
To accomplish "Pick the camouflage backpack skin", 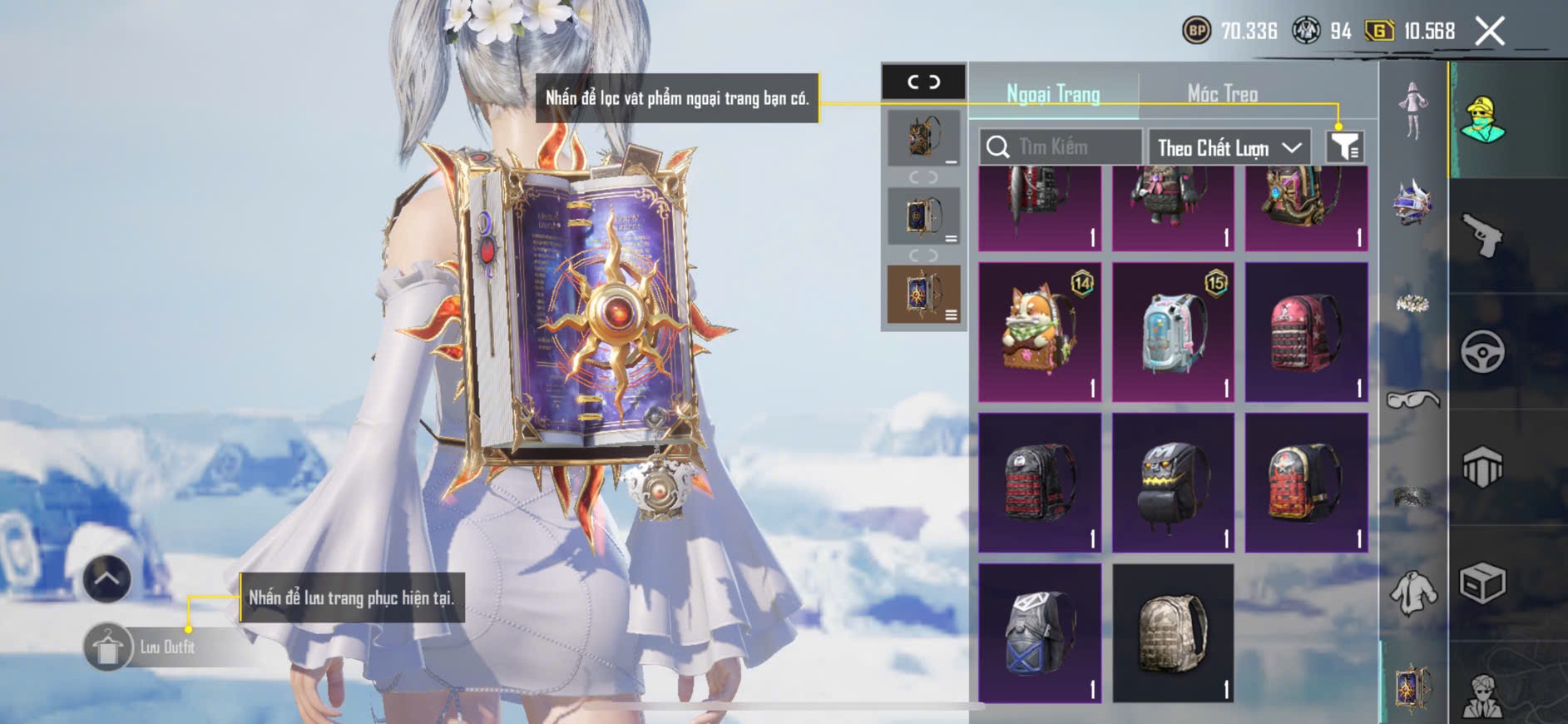I will (1173, 632).
